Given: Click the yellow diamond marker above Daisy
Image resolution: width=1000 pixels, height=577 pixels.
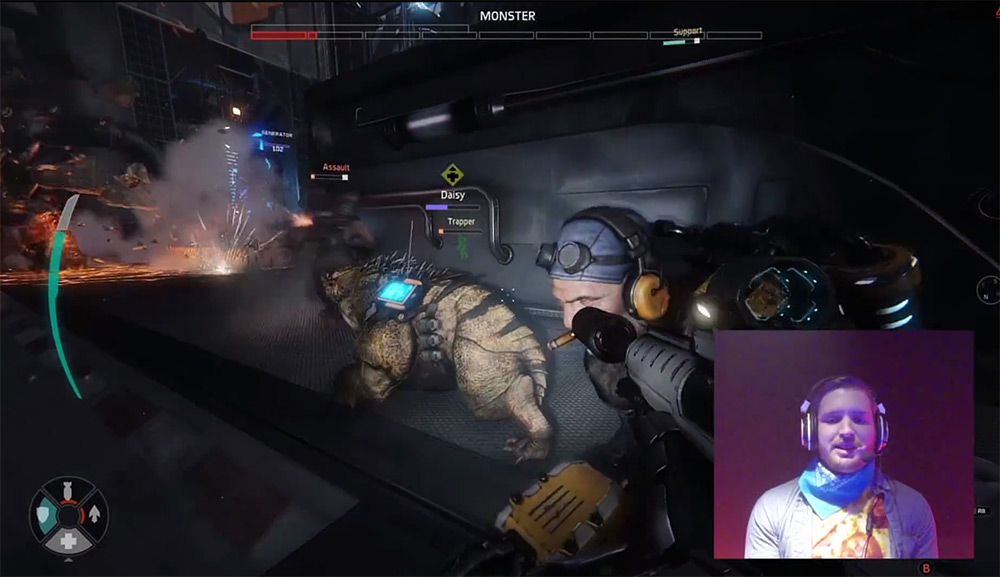Looking at the screenshot, I should (452, 174).
